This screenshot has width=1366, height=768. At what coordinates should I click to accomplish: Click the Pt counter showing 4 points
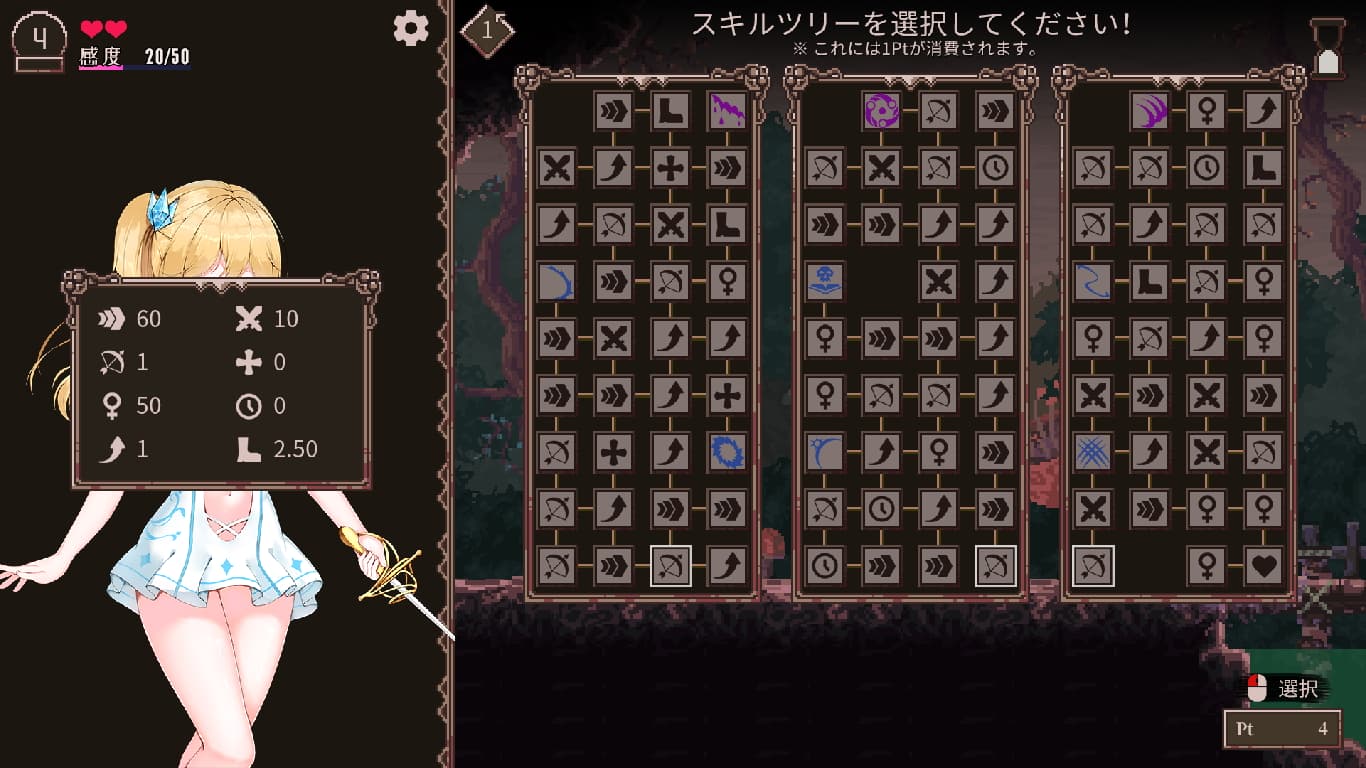pyautogui.click(x=1283, y=729)
